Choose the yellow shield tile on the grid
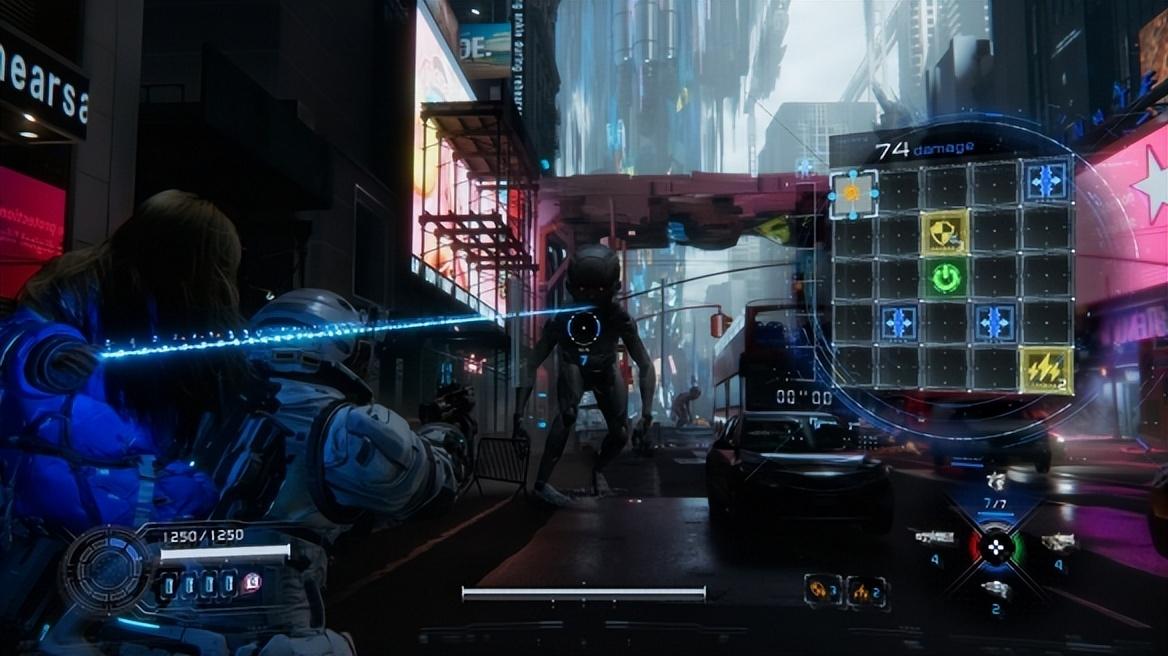The height and width of the screenshot is (656, 1168). point(945,232)
